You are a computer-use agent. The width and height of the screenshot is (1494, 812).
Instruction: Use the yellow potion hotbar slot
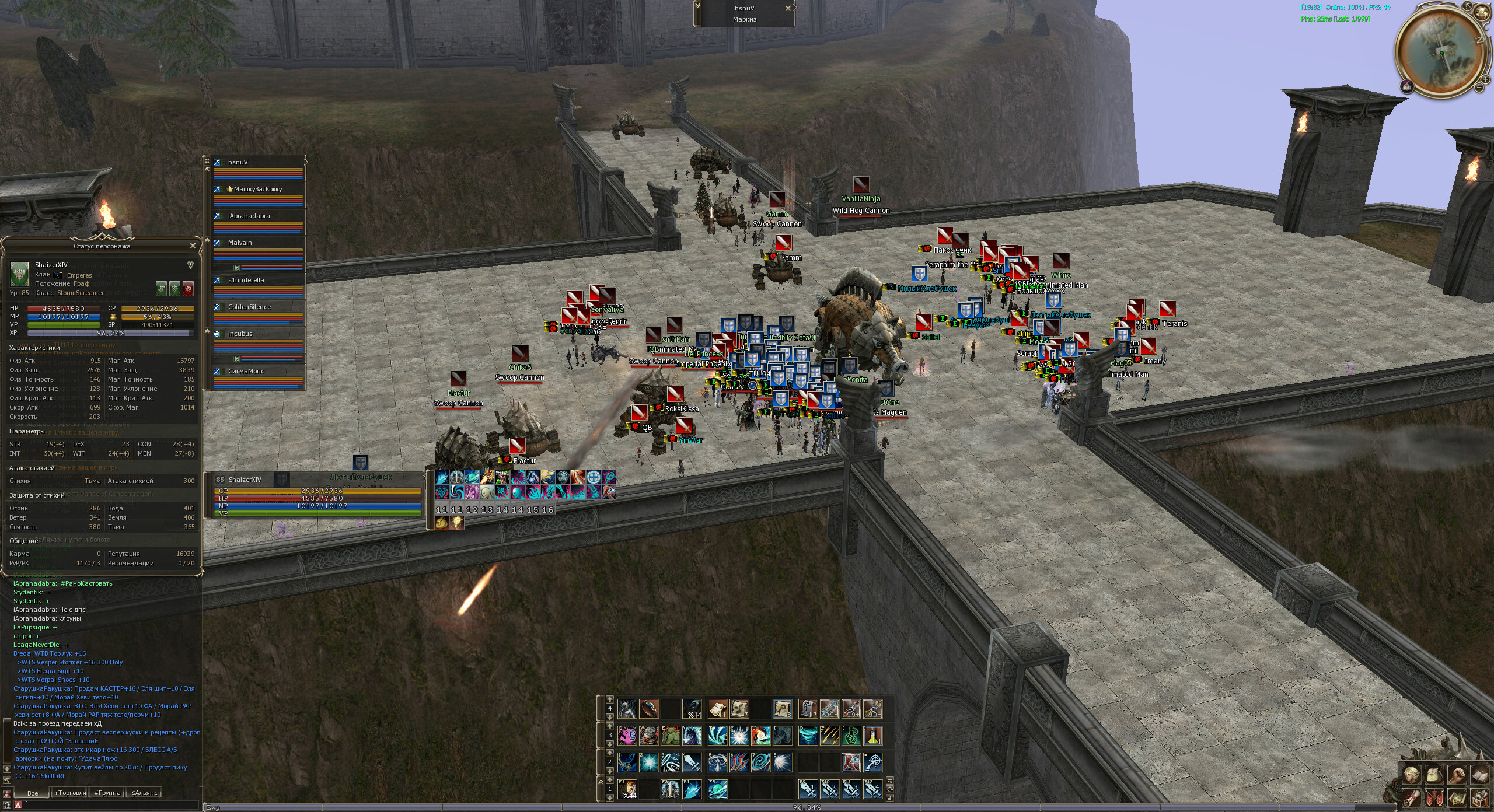(x=872, y=736)
